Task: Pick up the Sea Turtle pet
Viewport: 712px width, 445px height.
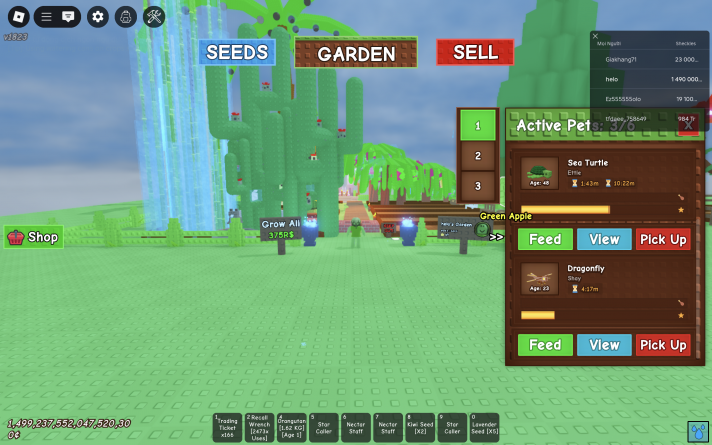Action: pyautogui.click(x=663, y=239)
